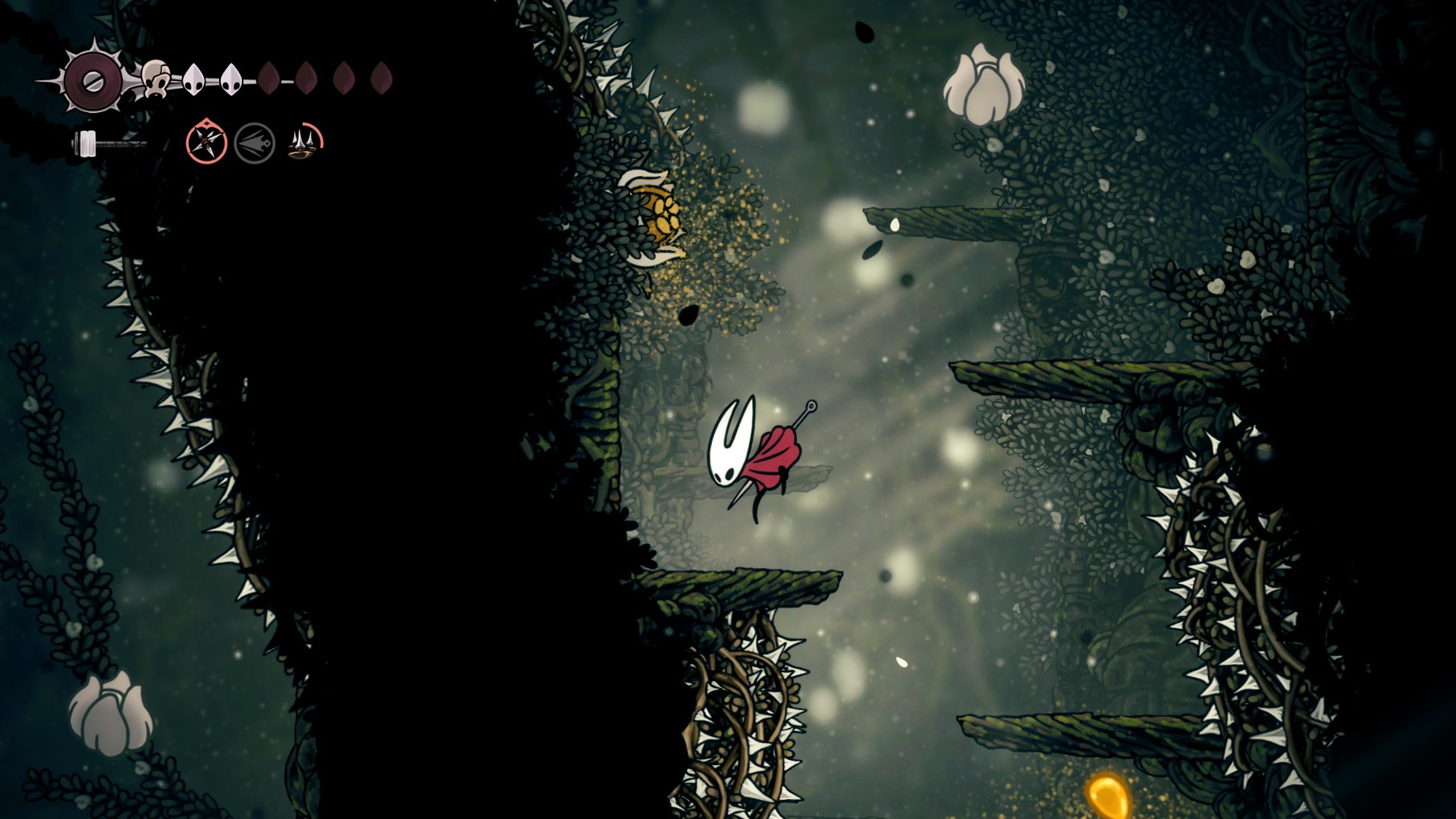This screenshot has height=819, width=1456.
Task: Select the spiked star tool icon
Action: [x=206, y=142]
